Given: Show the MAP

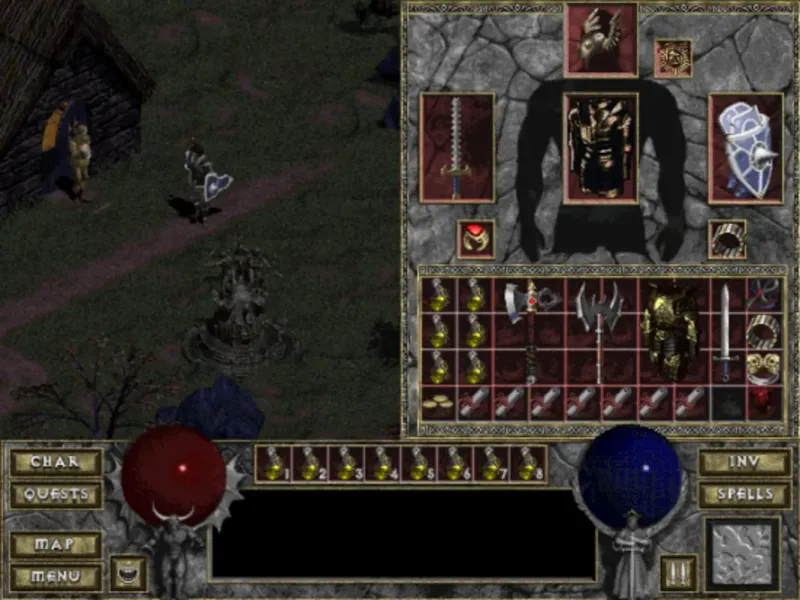Looking at the screenshot, I should (x=56, y=545).
